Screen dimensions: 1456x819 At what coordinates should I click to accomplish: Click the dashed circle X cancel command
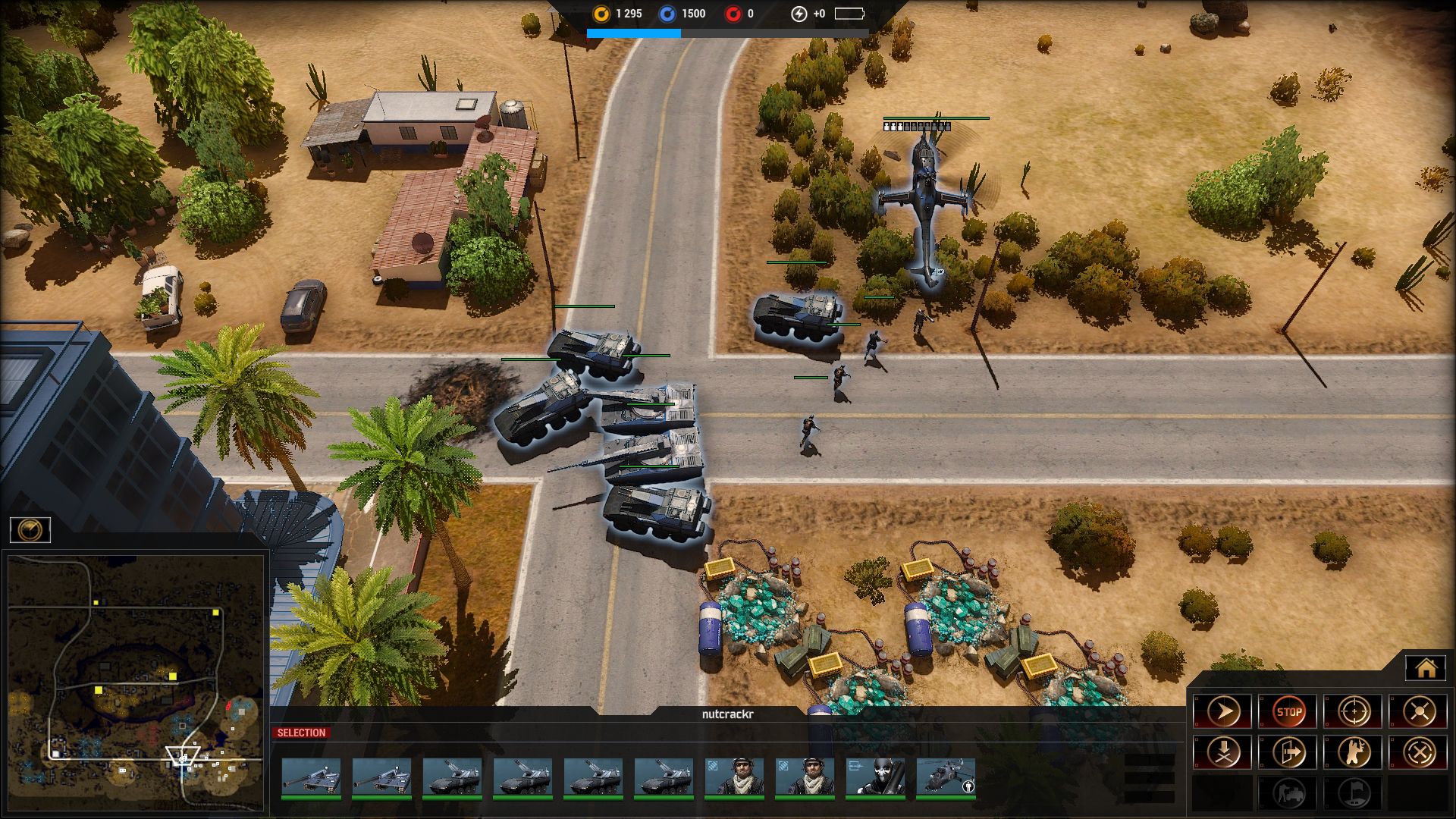pyautogui.click(x=1419, y=752)
